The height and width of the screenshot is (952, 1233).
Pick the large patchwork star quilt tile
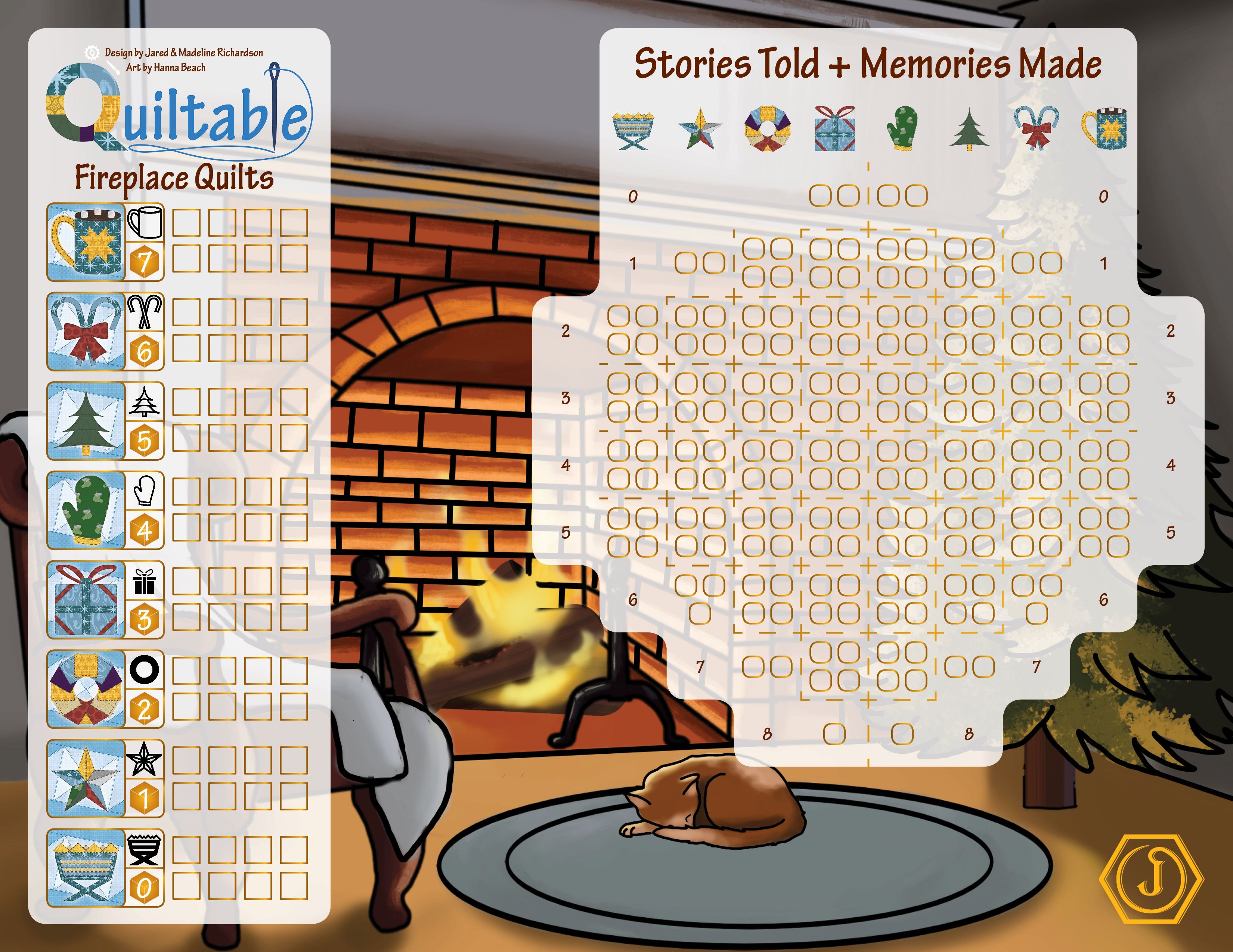click(x=86, y=779)
